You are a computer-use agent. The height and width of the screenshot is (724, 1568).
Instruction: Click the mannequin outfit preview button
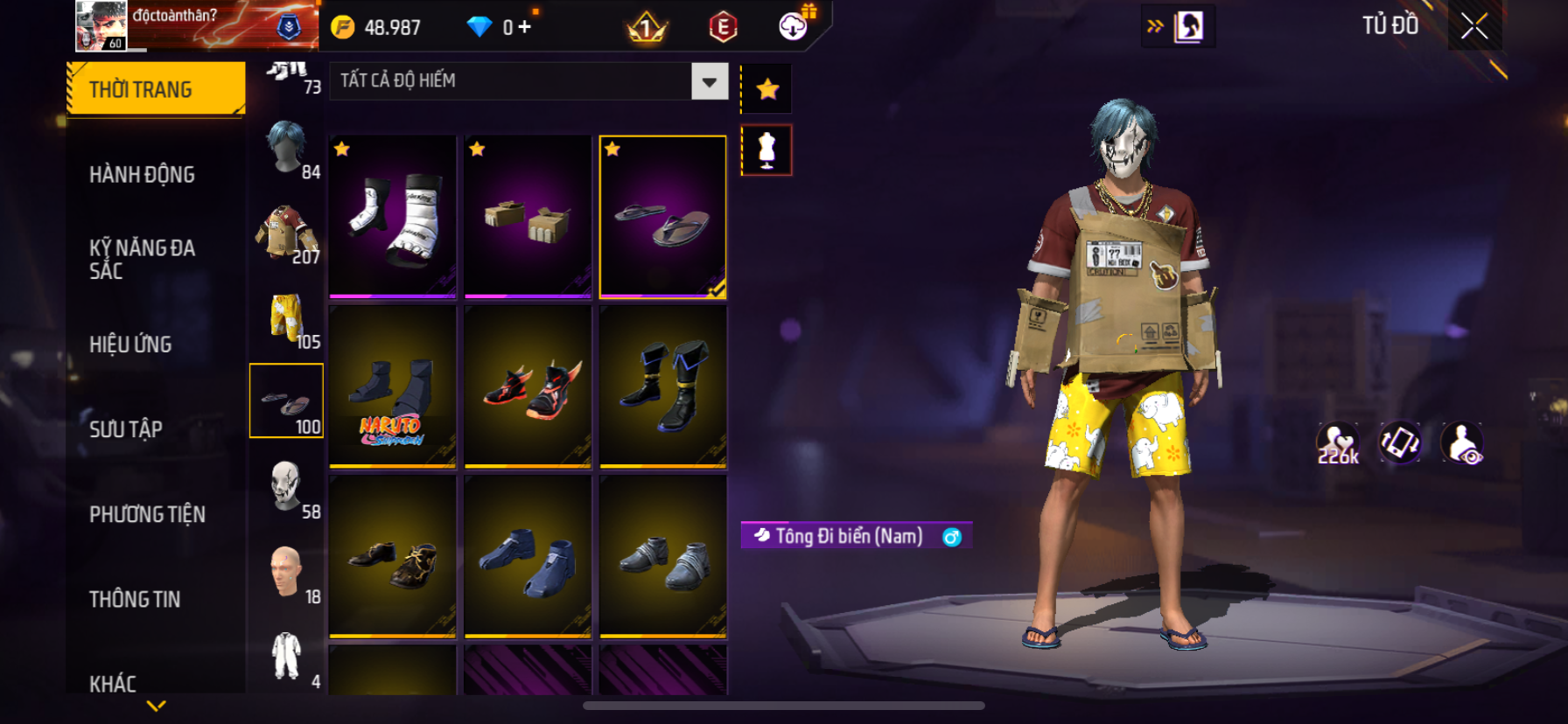point(767,150)
